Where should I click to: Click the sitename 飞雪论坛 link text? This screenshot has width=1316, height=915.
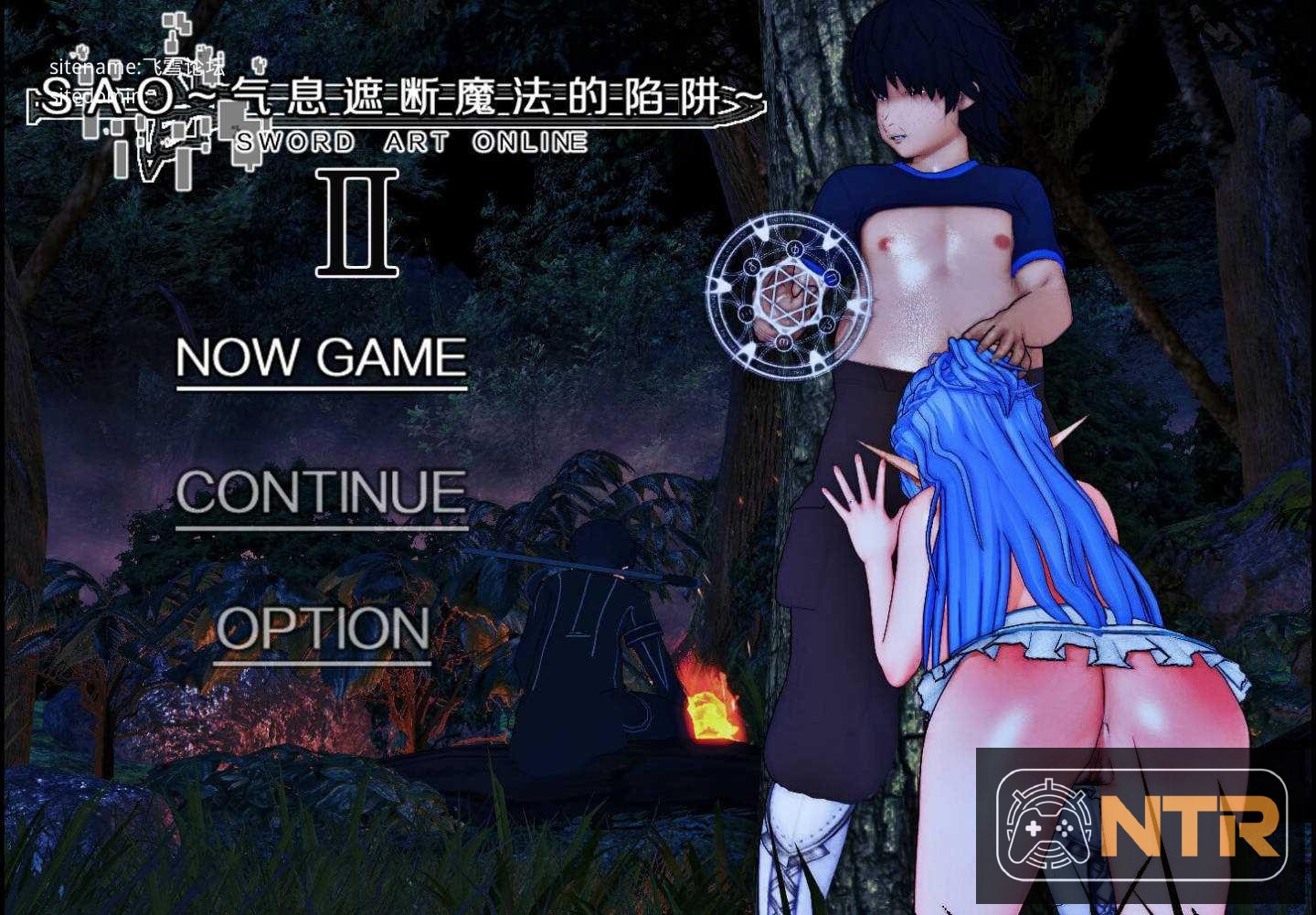point(139,65)
